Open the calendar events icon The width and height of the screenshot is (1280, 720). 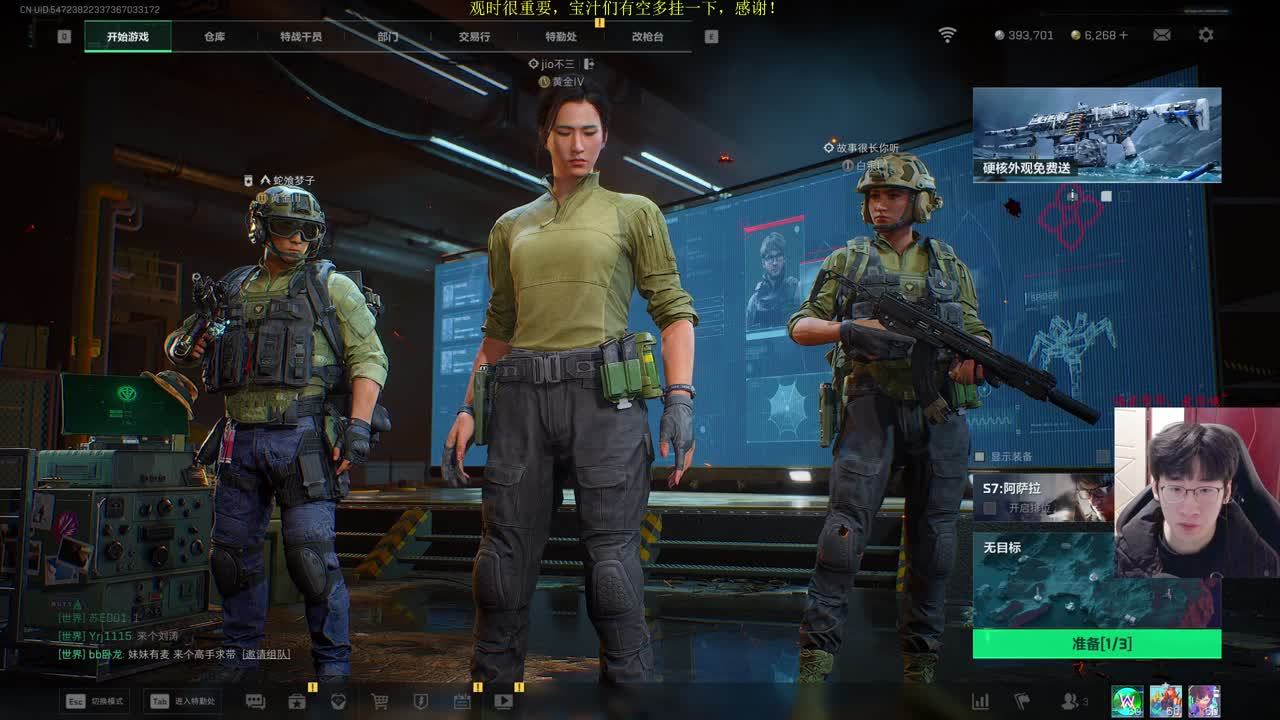tap(462, 701)
